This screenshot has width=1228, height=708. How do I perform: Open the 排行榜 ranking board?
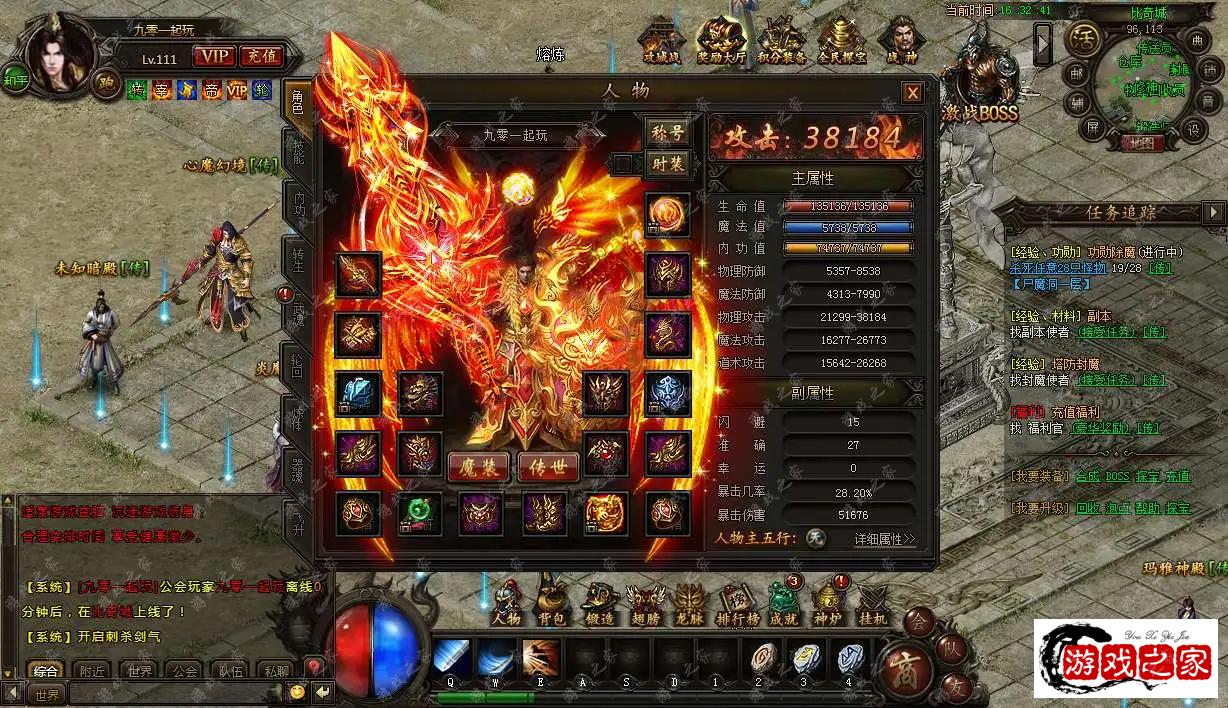(x=735, y=602)
